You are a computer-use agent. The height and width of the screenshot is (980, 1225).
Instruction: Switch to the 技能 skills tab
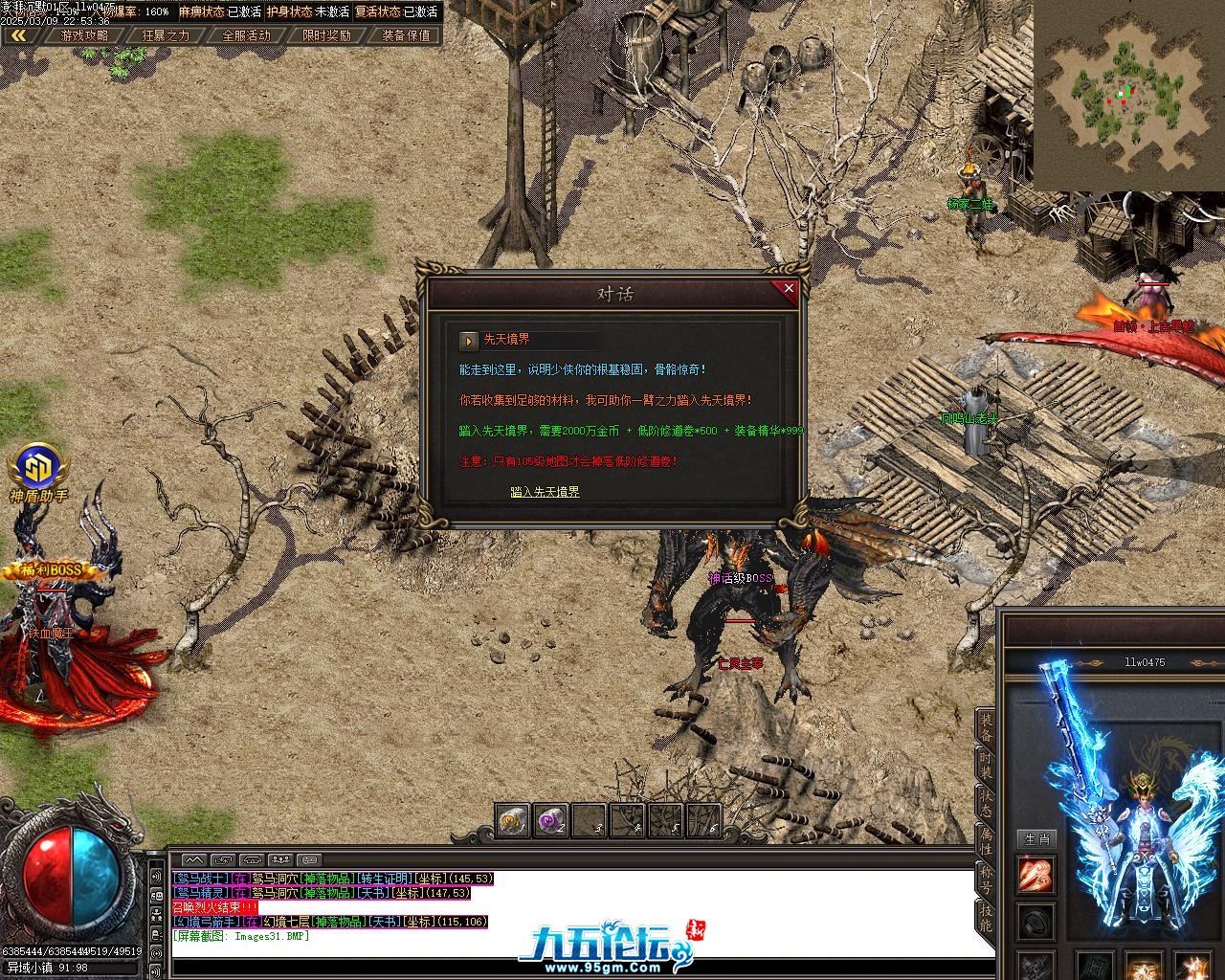(x=986, y=915)
